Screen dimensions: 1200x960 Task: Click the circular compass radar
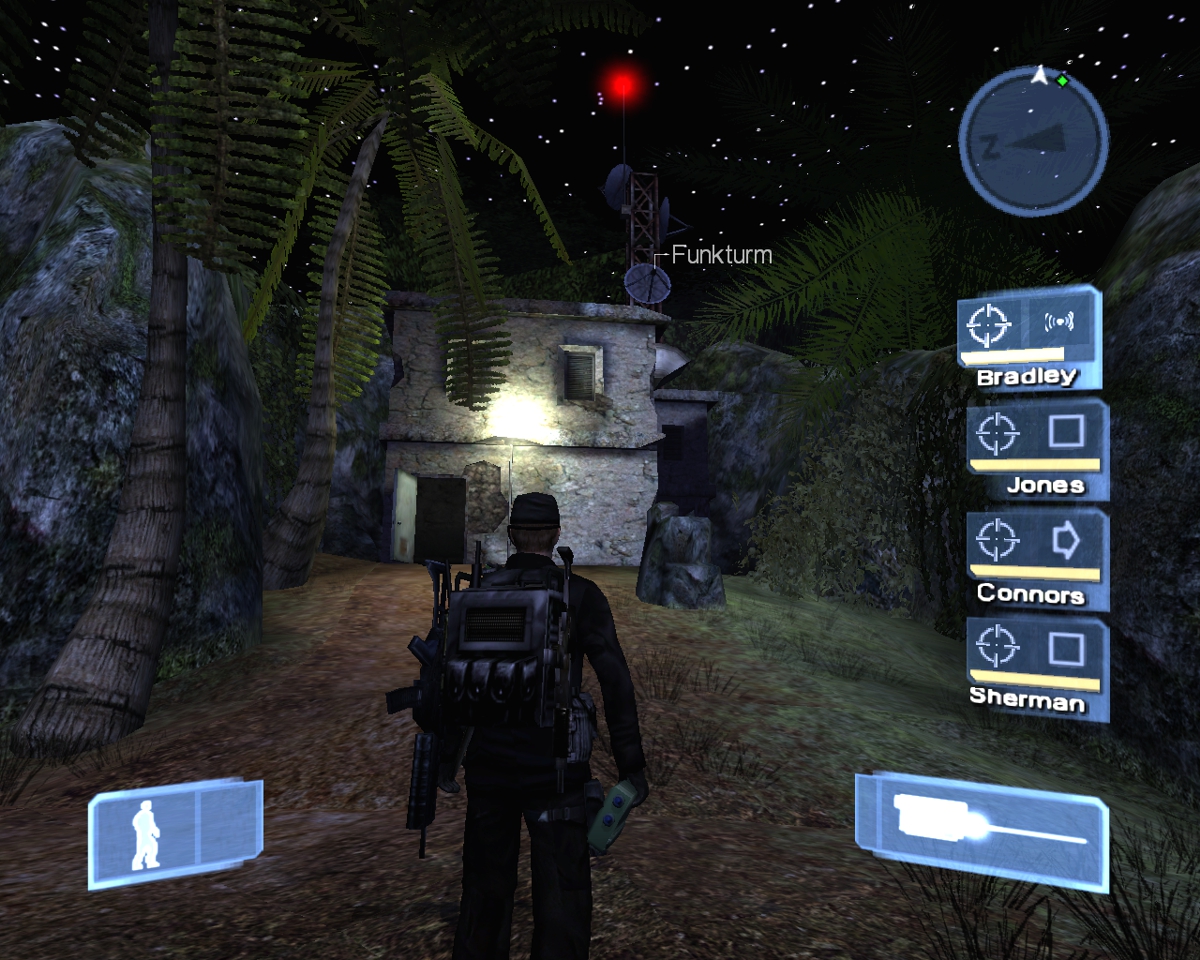coord(1033,141)
